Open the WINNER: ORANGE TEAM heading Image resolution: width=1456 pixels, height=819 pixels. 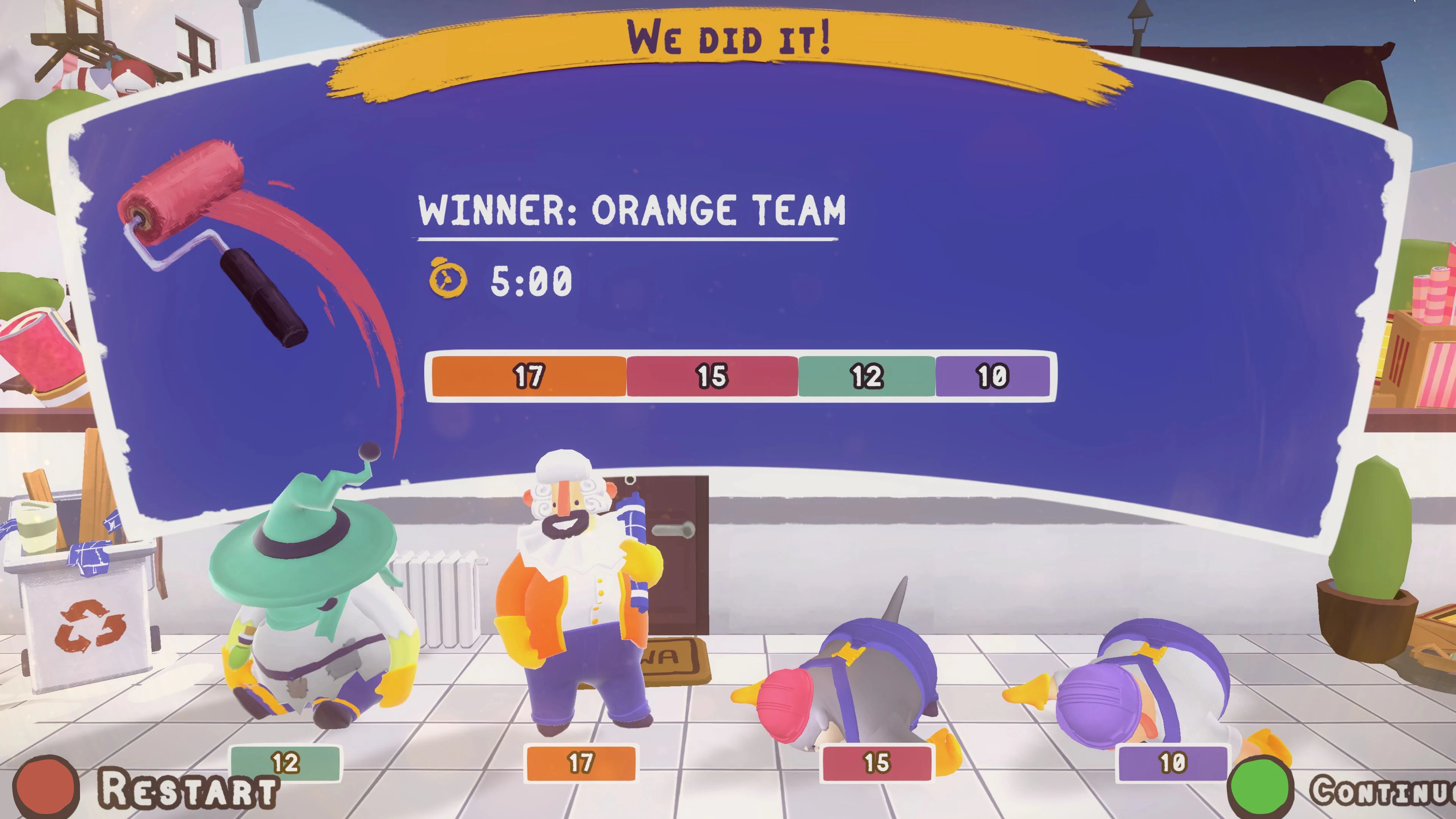(631, 211)
